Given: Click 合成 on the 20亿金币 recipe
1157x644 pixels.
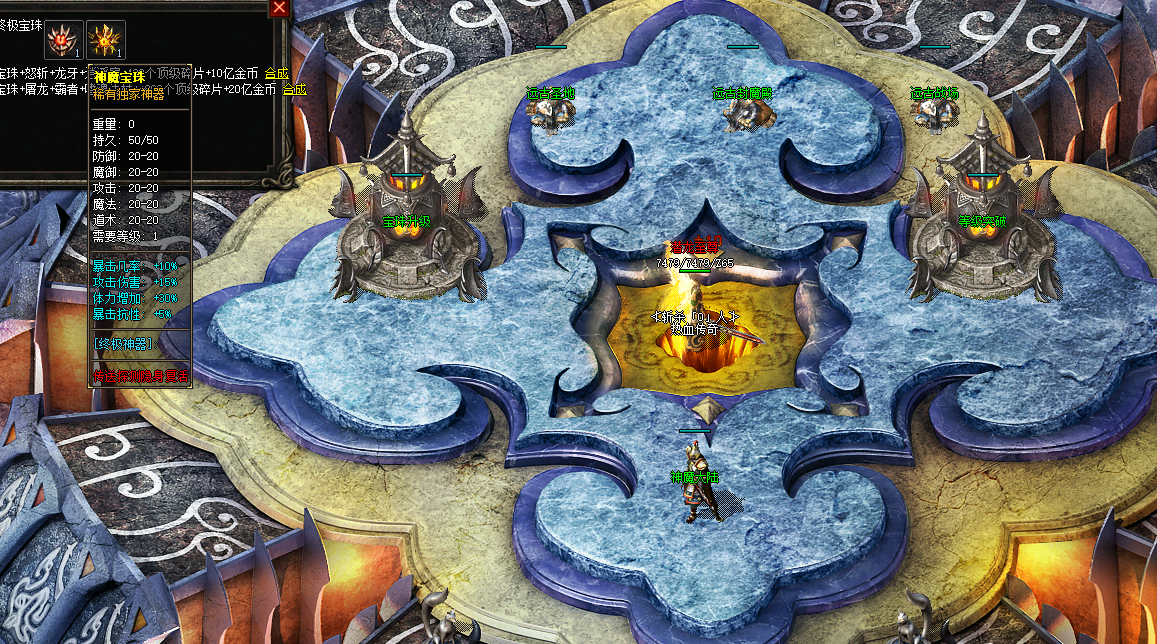Looking at the screenshot, I should point(295,90).
